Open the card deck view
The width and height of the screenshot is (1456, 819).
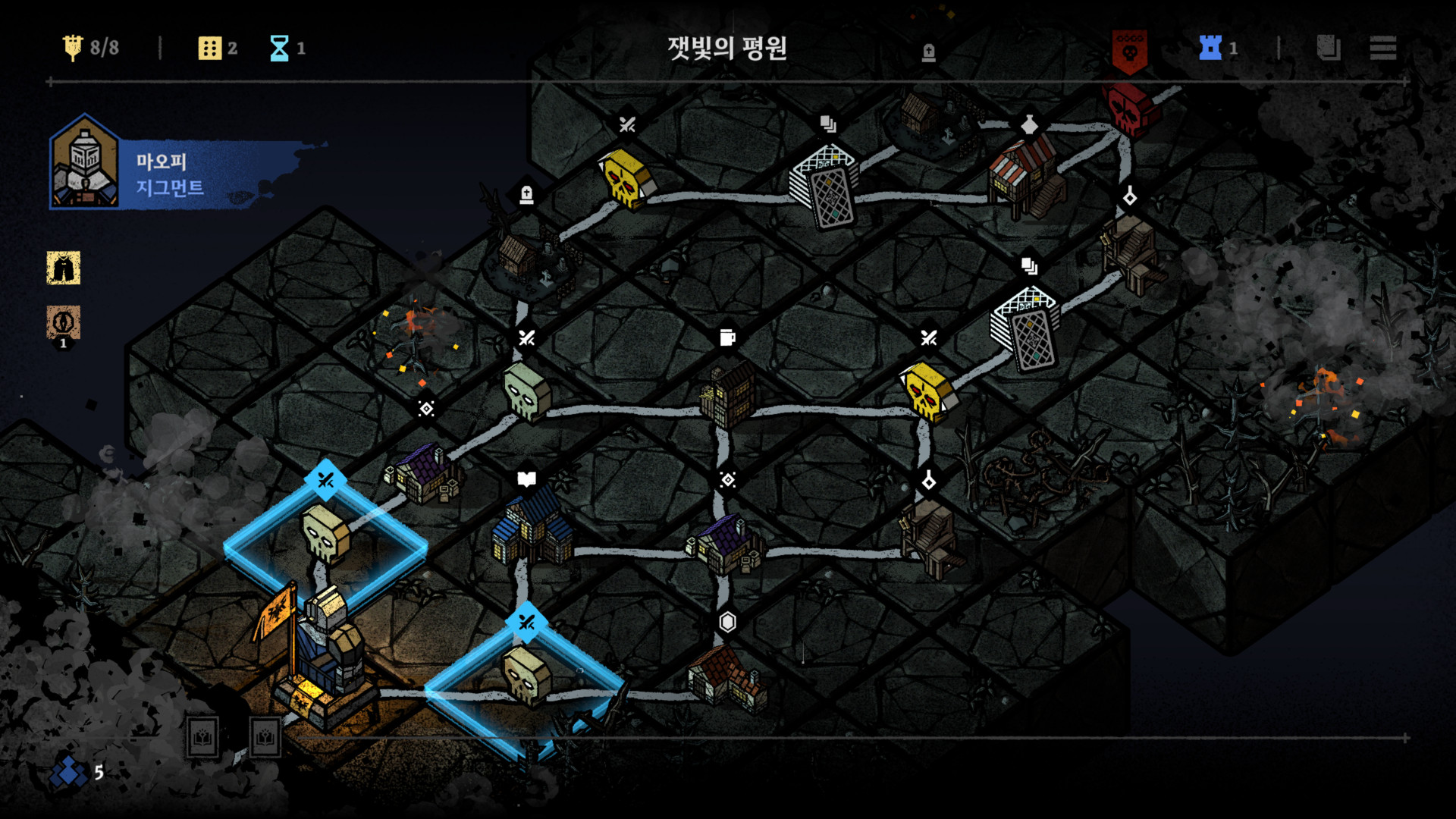tap(1328, 48)
